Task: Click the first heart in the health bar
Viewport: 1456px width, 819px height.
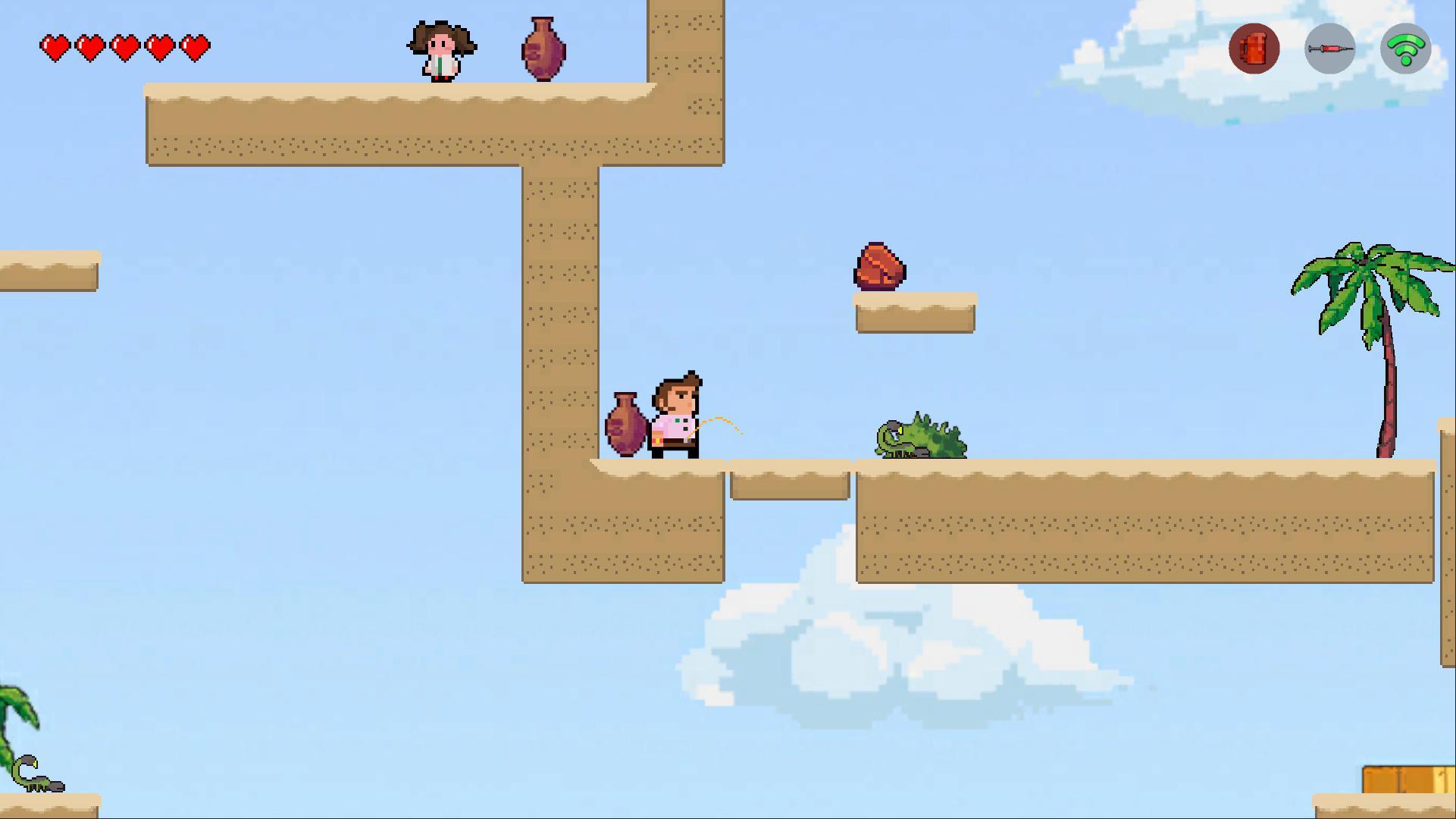Action: pos(56,46)
